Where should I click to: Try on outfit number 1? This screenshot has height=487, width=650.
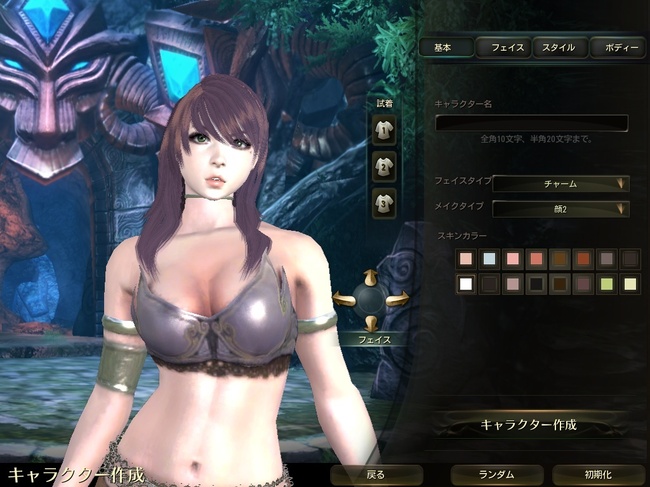point(384,128)
